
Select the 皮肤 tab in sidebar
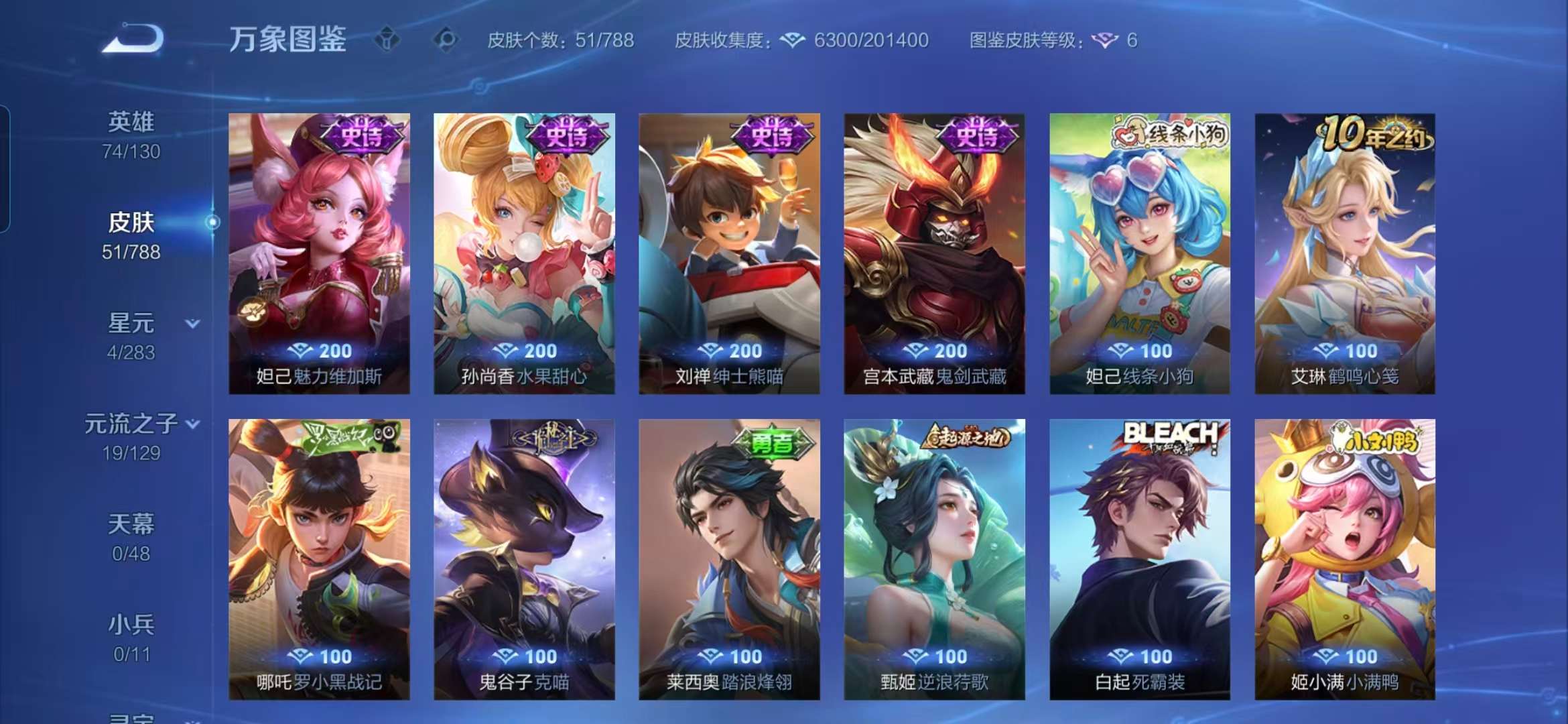pyautogui.click(x=129, y=224)
